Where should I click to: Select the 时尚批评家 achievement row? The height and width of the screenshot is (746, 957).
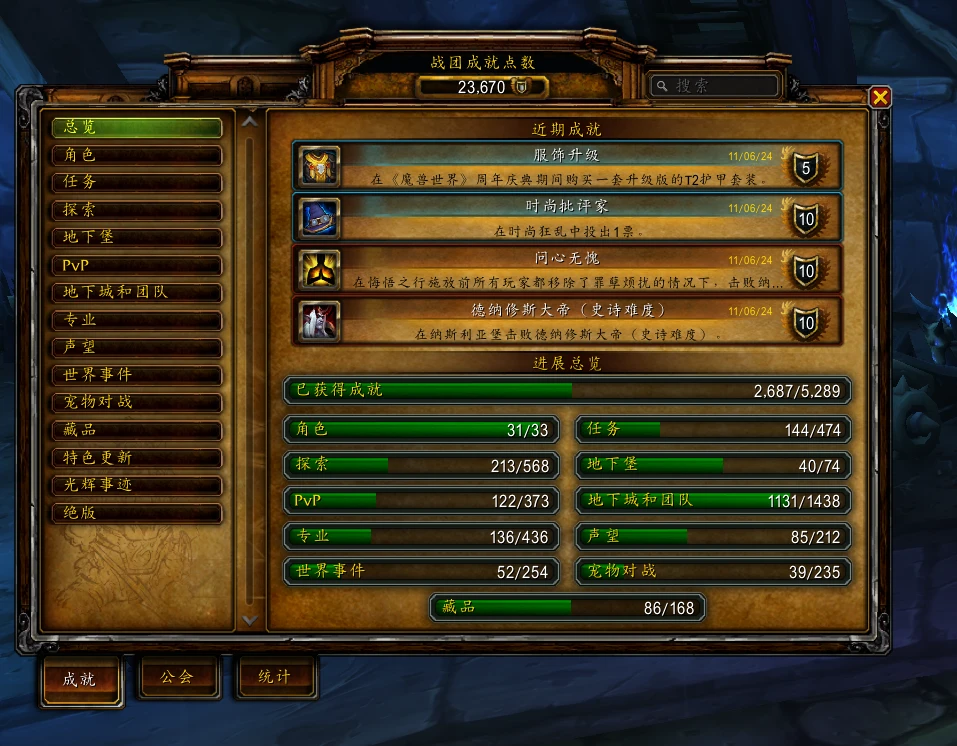566,218
